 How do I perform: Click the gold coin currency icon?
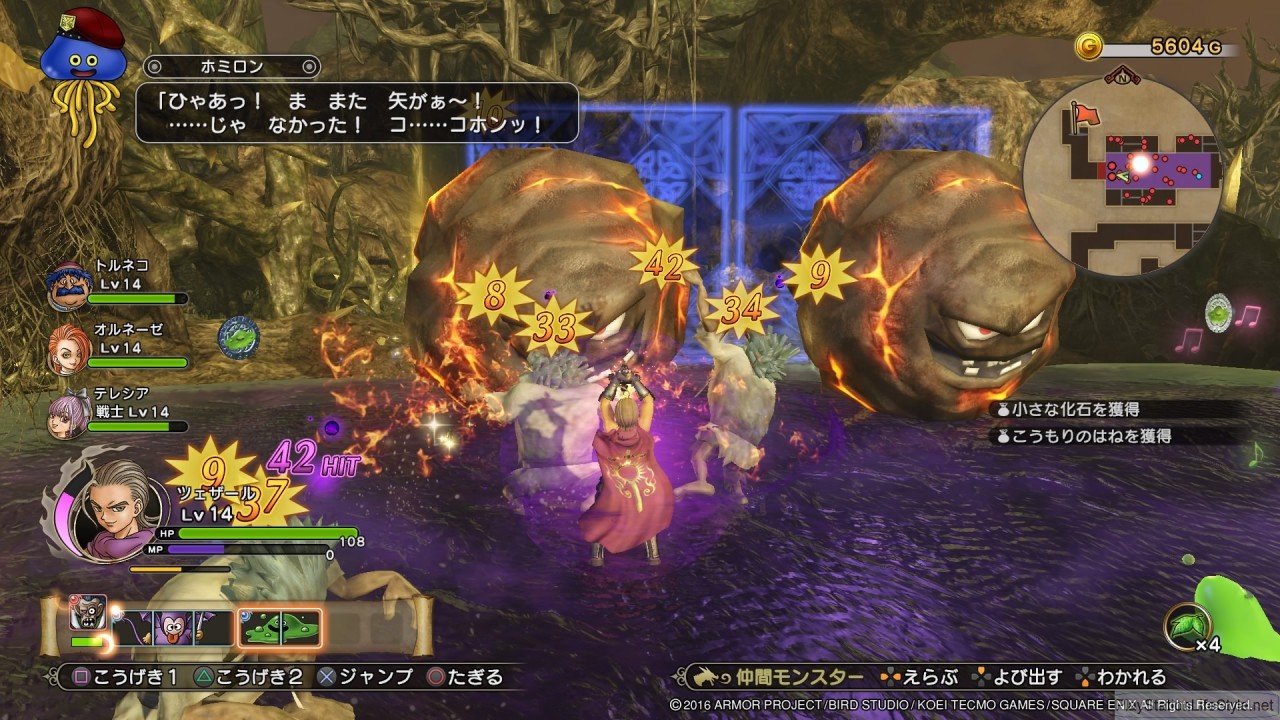click(1089, 46)
